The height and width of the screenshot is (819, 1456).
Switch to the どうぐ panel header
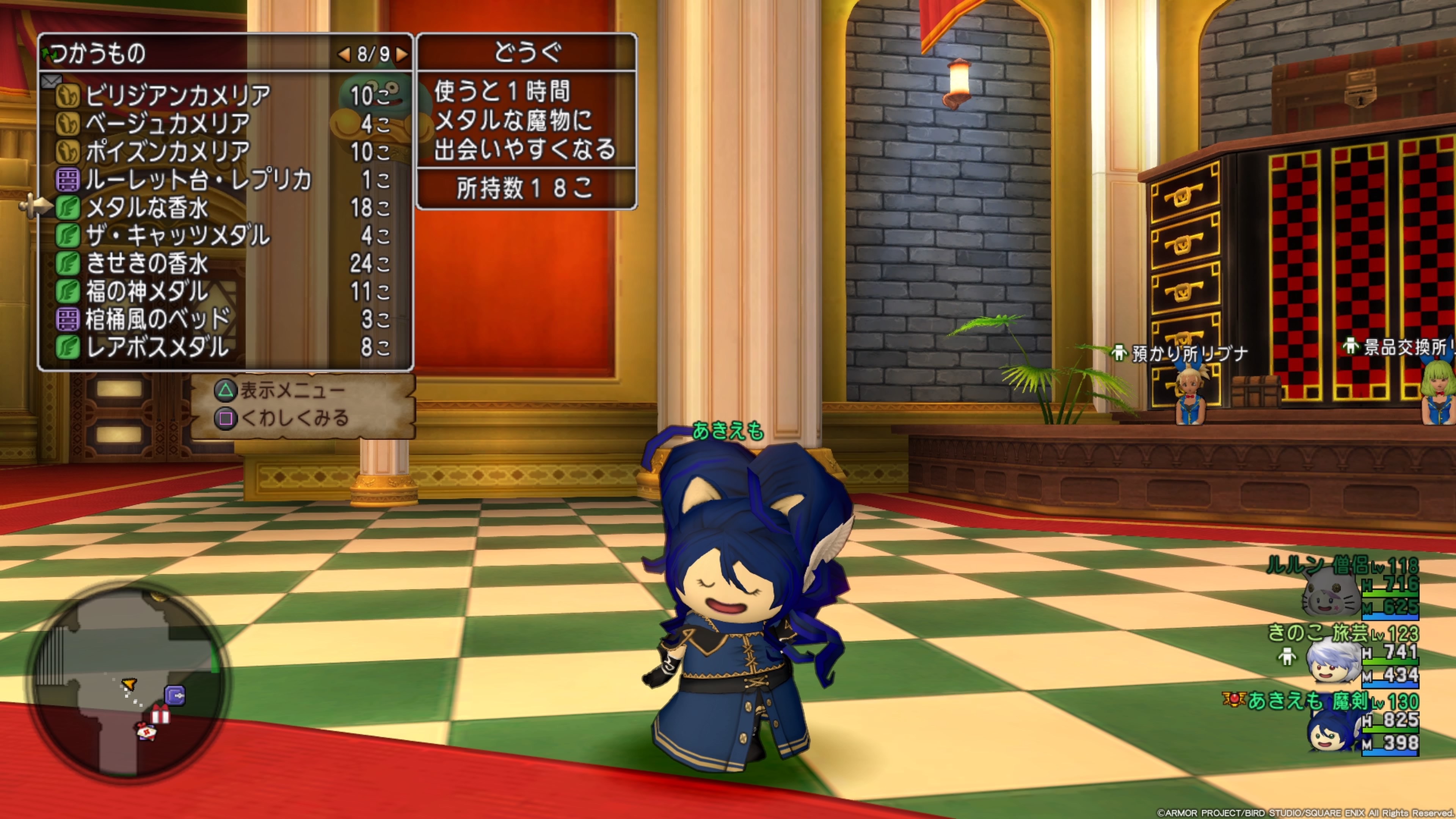coord(527,53)
